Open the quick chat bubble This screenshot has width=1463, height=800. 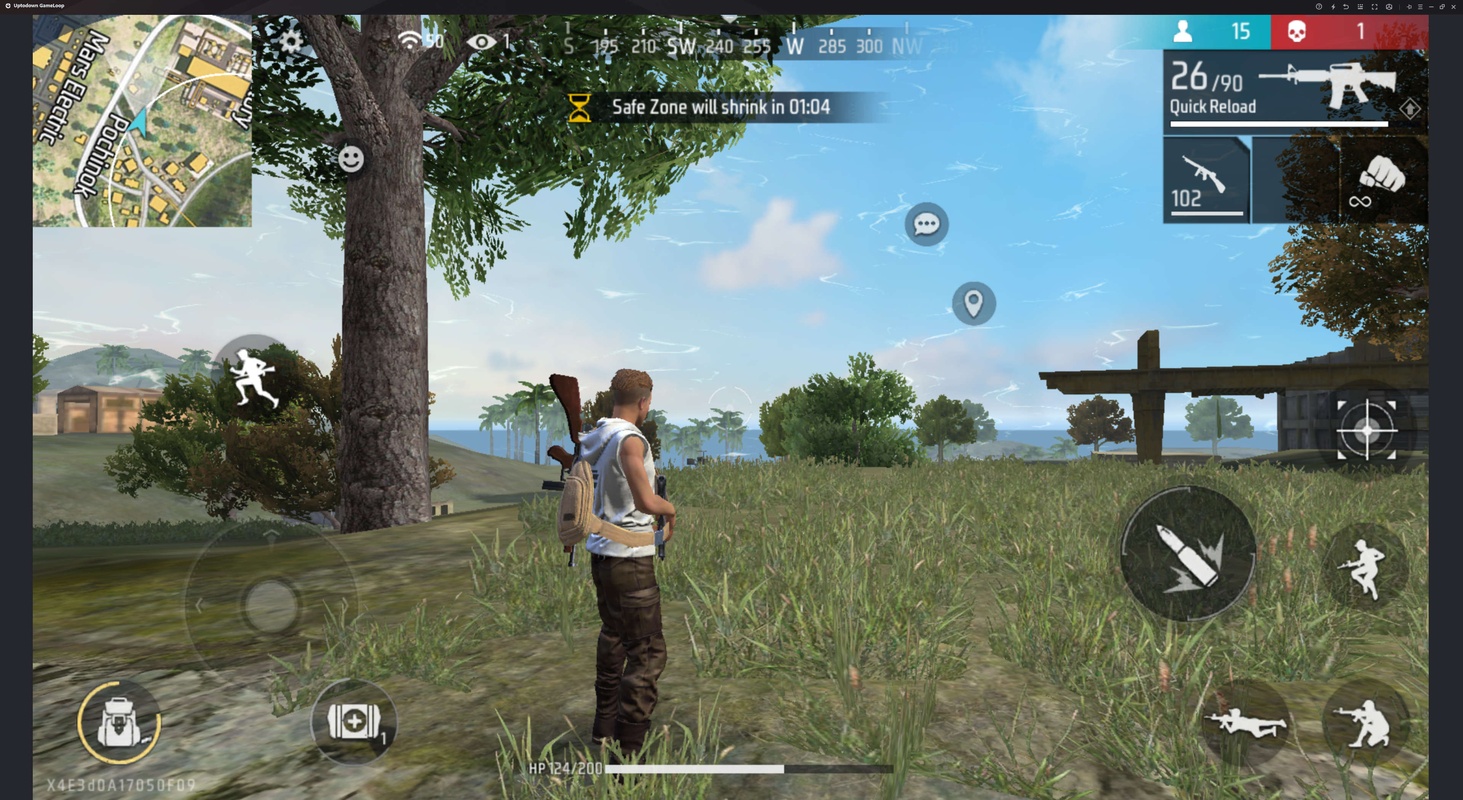click(926, 224)
